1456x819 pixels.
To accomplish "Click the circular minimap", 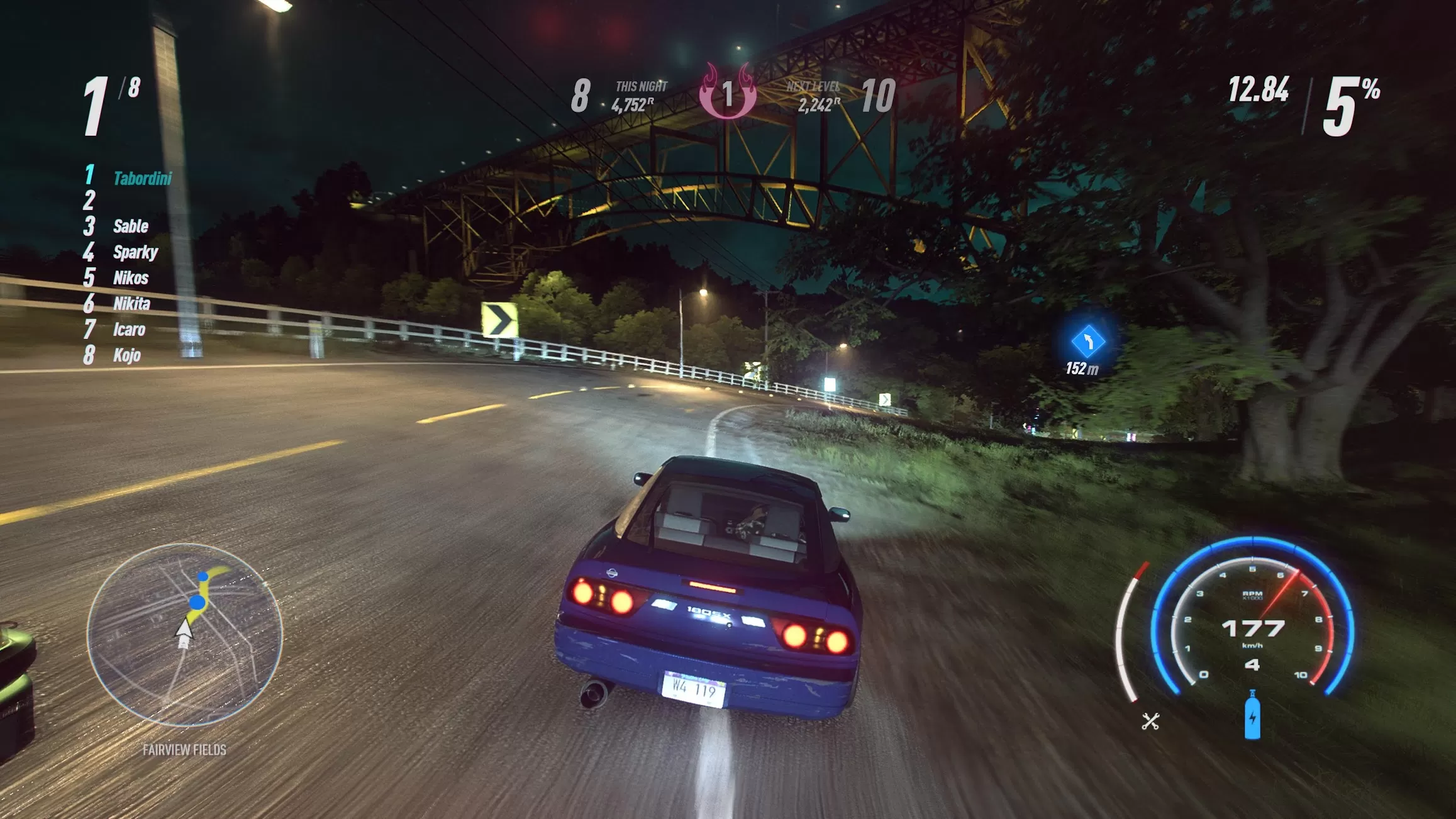I will tap(184, 634).
